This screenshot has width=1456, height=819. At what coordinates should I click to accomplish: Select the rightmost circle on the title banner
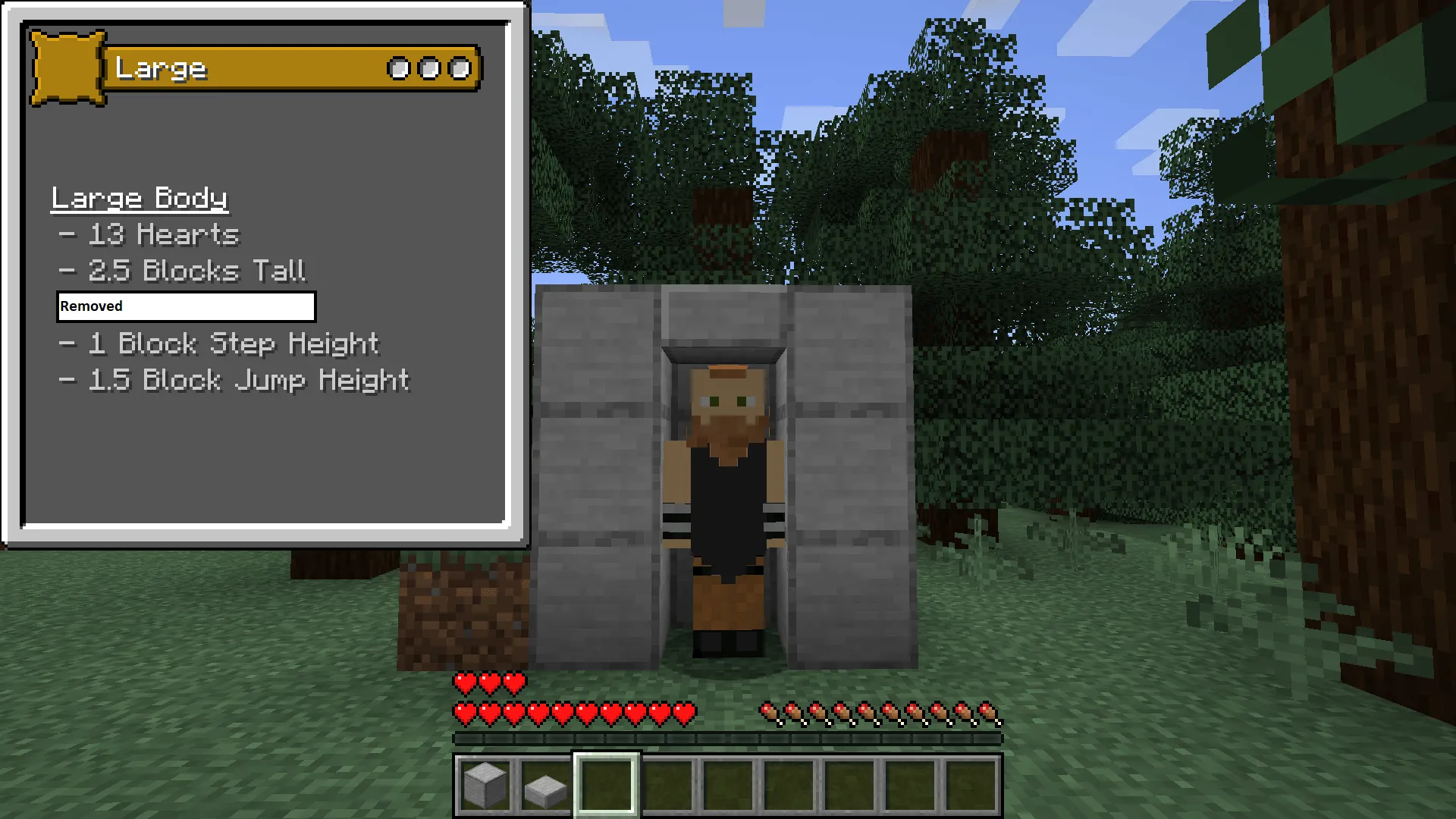click(x=460, y=68)
